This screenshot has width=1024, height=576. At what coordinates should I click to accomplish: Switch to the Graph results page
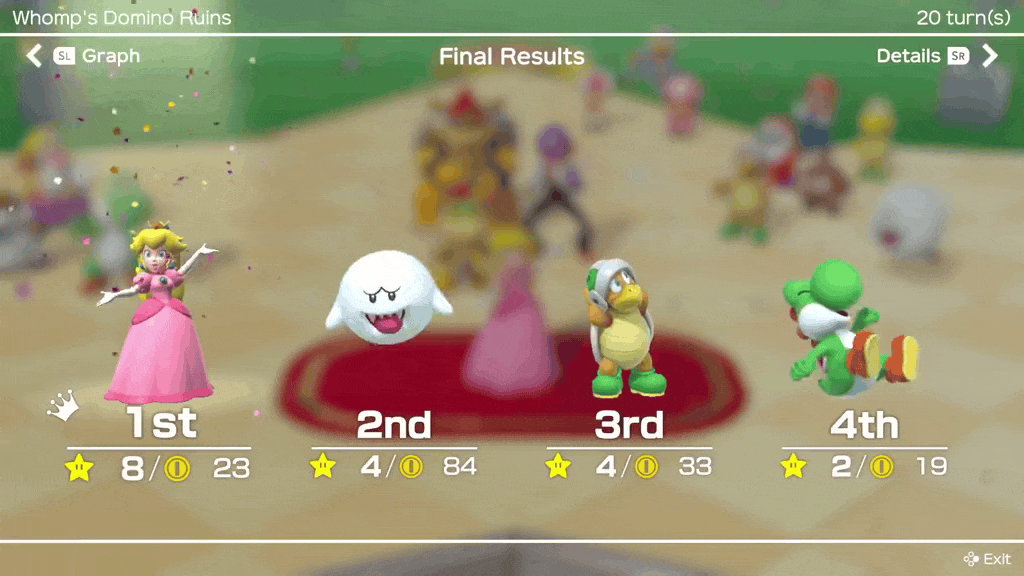tap(82, 56)
